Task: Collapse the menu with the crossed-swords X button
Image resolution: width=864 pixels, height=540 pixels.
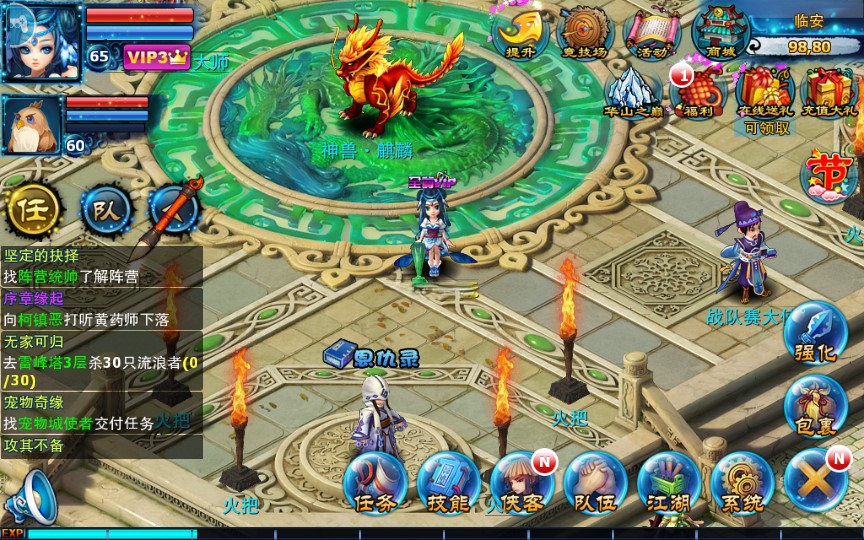Action: click(815, 481)
